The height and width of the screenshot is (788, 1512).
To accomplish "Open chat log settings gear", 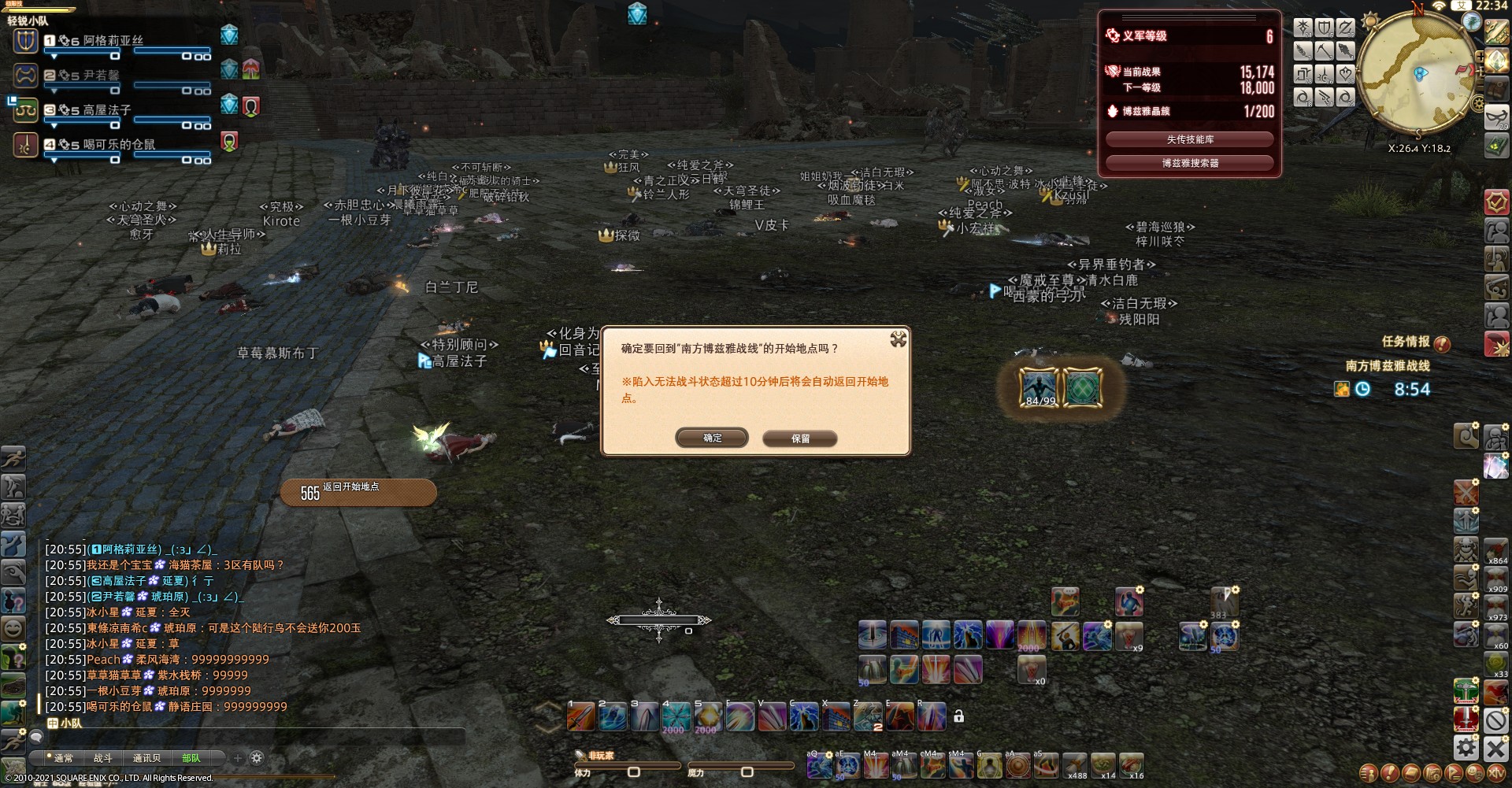I will [x=257, y=758].
